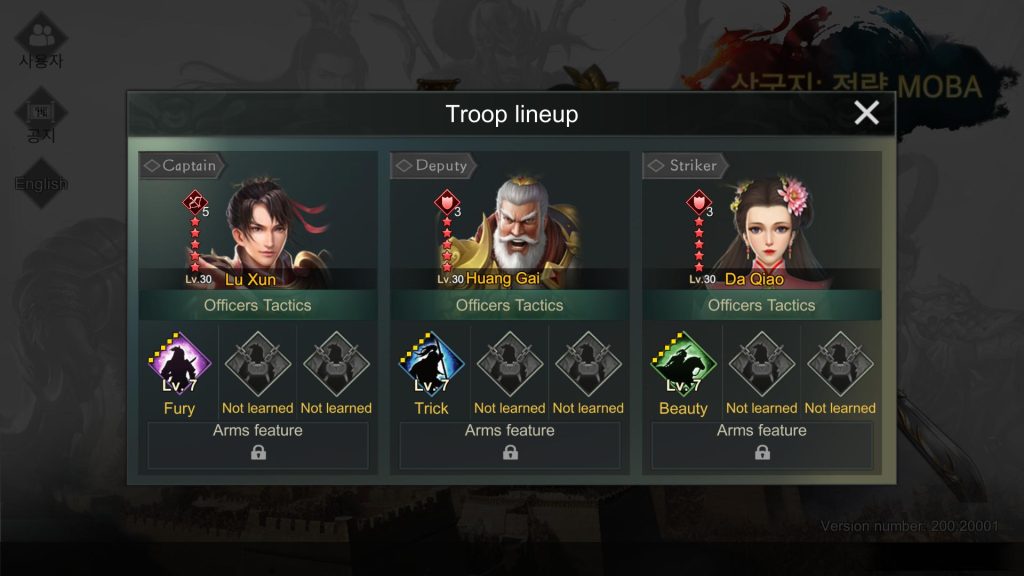Open the Beauty tactic icon
Viewport: 1024px width, 576px height.
tap(683, 366)
